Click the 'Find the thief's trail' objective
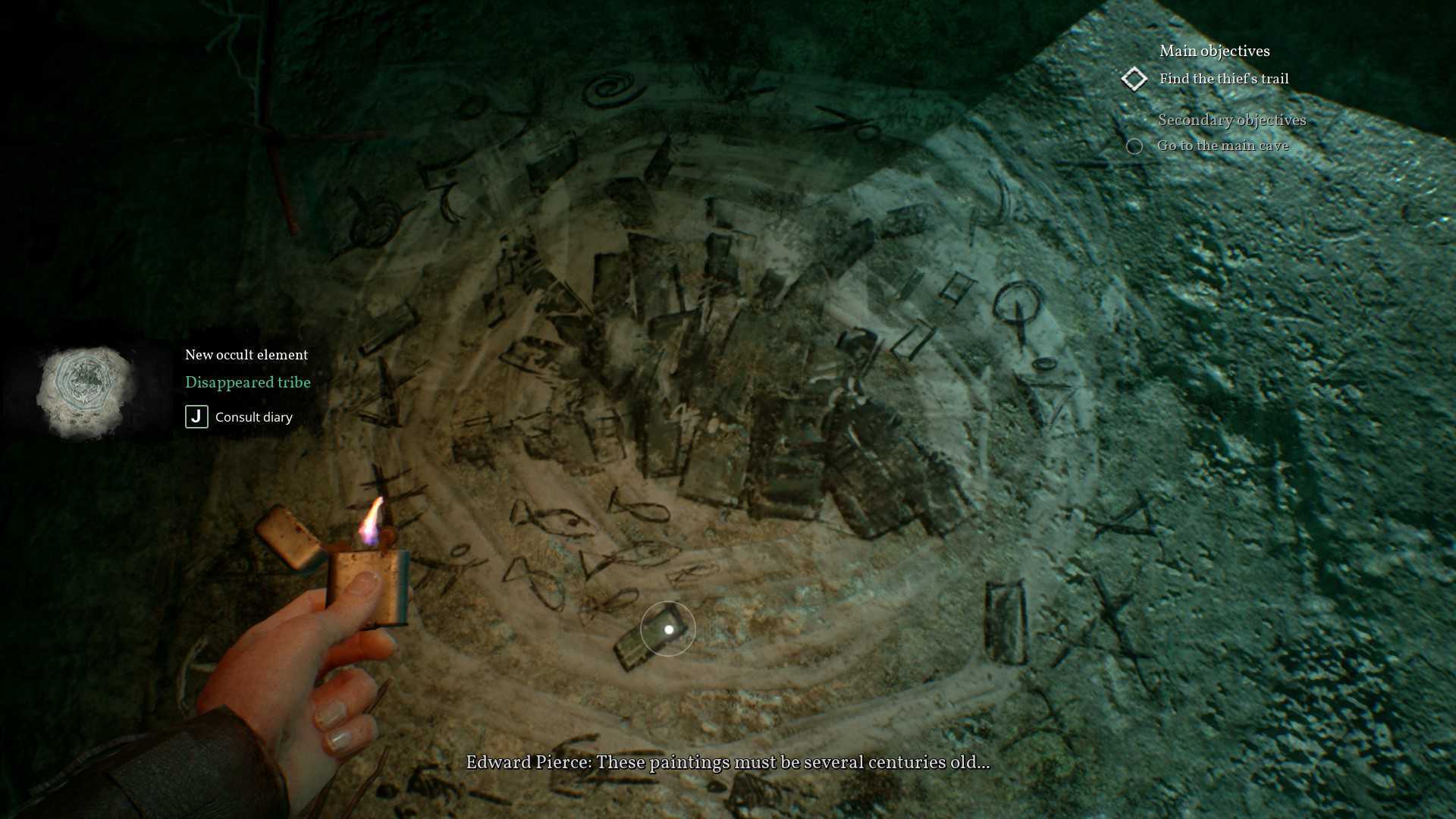This screenshot has width=1456, height=819. [1223, 79]
